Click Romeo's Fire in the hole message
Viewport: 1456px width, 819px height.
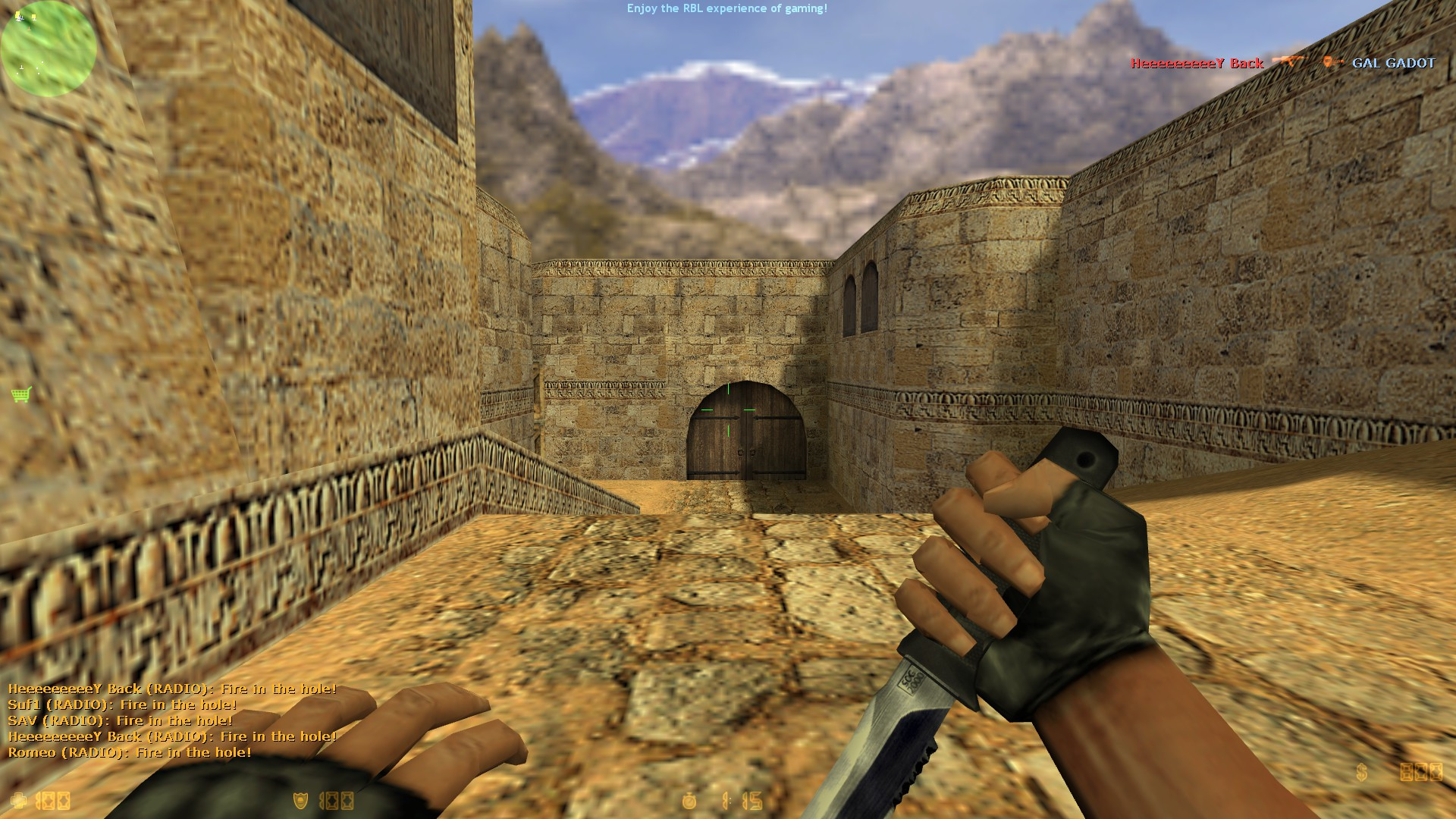129,753
